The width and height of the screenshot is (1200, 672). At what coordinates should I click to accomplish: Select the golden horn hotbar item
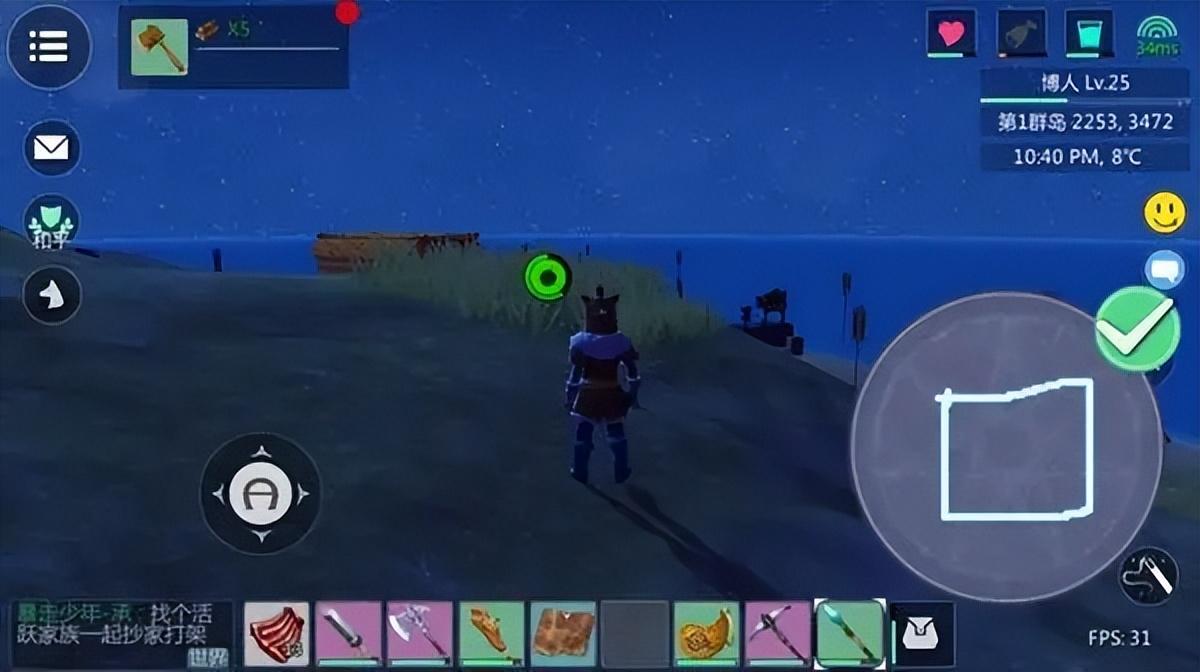click(x=706, y=634)
